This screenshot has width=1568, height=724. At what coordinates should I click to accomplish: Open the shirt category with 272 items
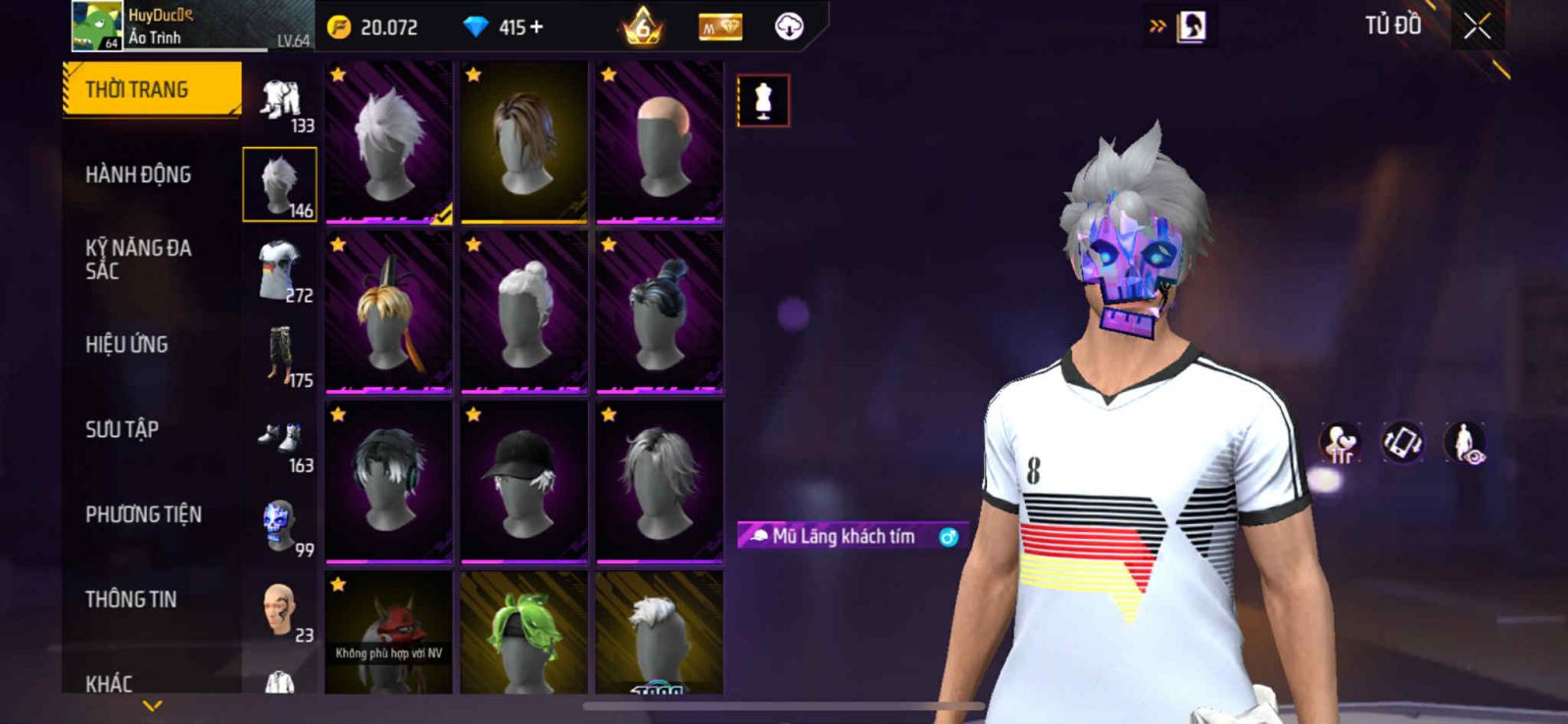(x=280, y=270)
